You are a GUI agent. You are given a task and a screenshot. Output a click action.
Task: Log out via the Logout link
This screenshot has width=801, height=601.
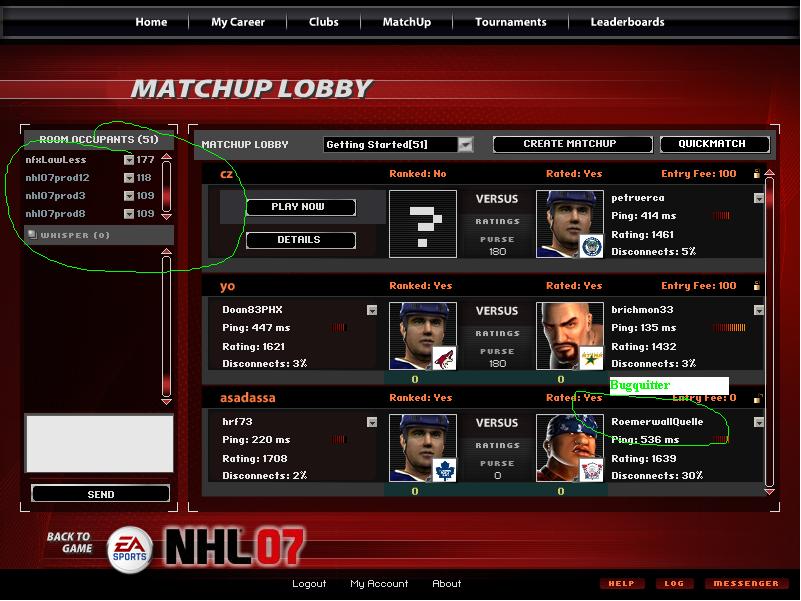tap(309, 584)
